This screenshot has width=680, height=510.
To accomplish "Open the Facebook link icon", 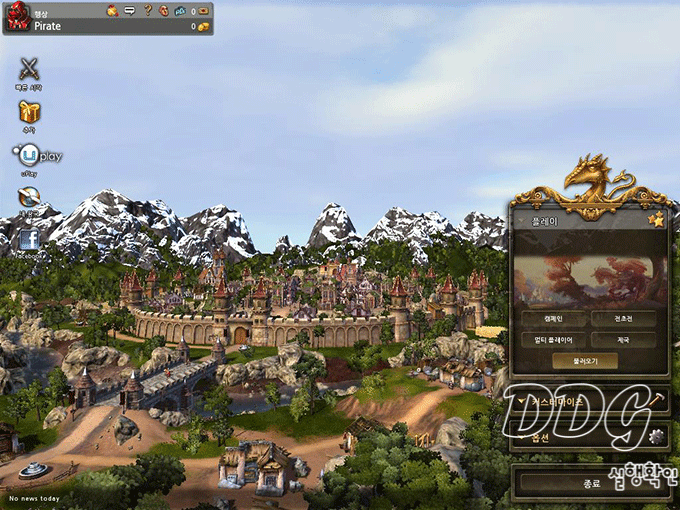I will (28, 240).
